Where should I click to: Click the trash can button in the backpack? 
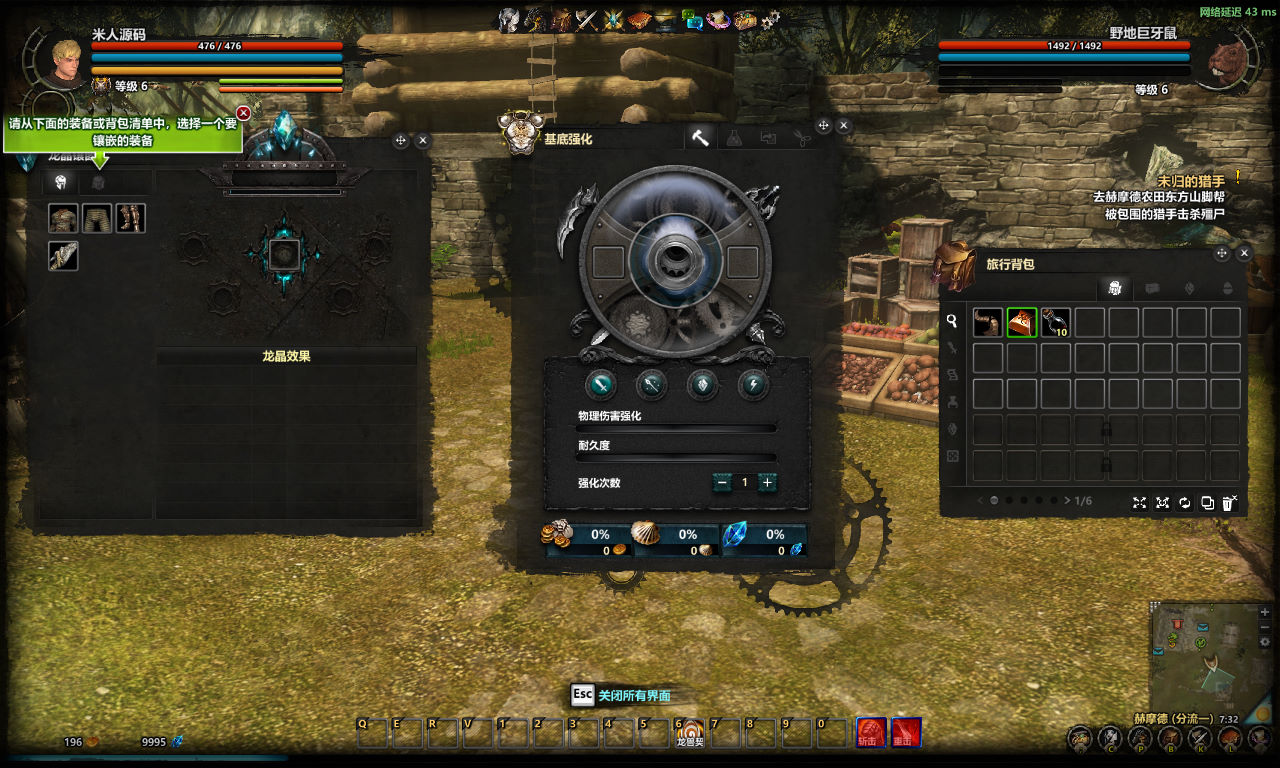tap(1229, 502)
